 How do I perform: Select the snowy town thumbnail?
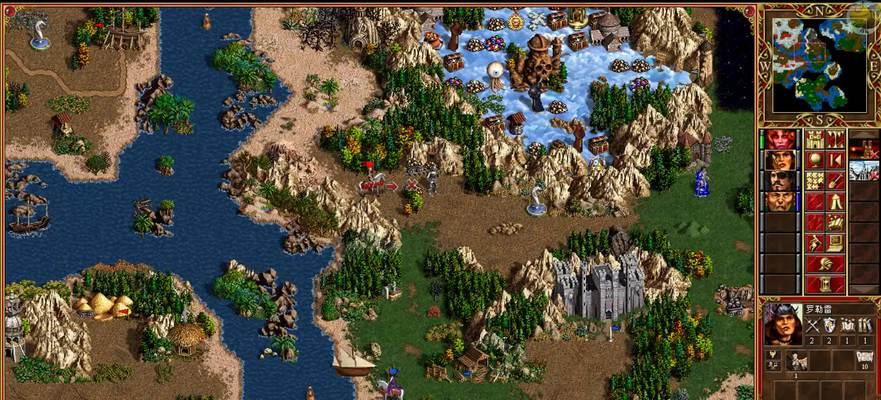tap(864, 170)
